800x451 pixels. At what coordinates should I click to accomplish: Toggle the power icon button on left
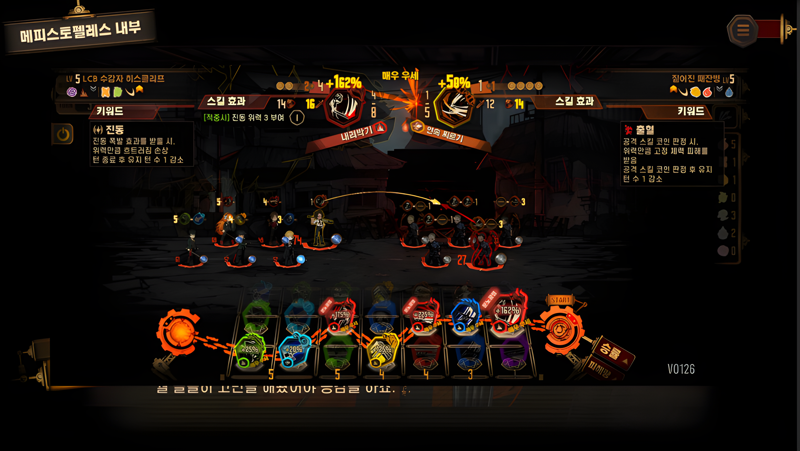[x=63, y=133]
